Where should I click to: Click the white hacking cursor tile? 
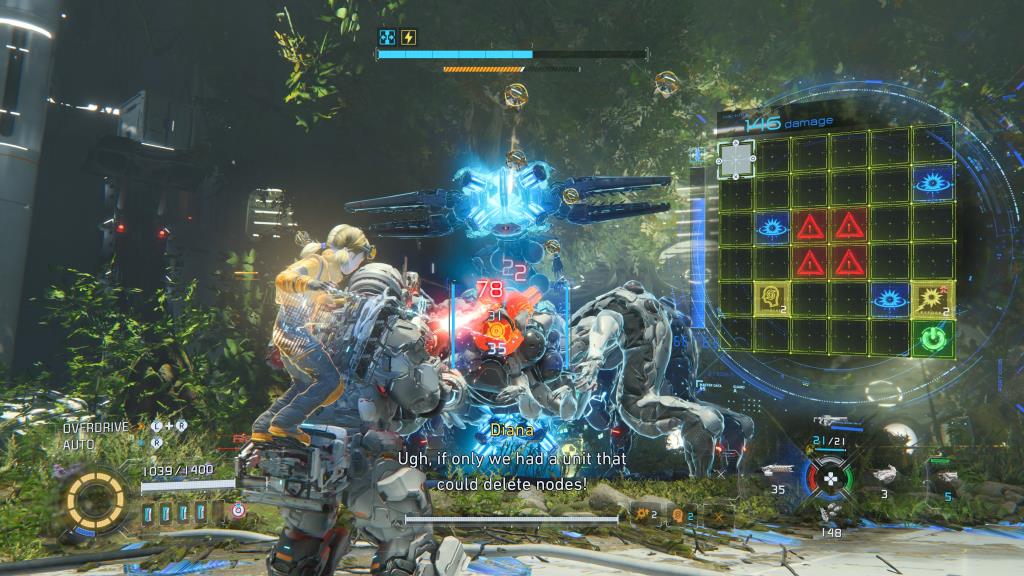pos(736,157)
